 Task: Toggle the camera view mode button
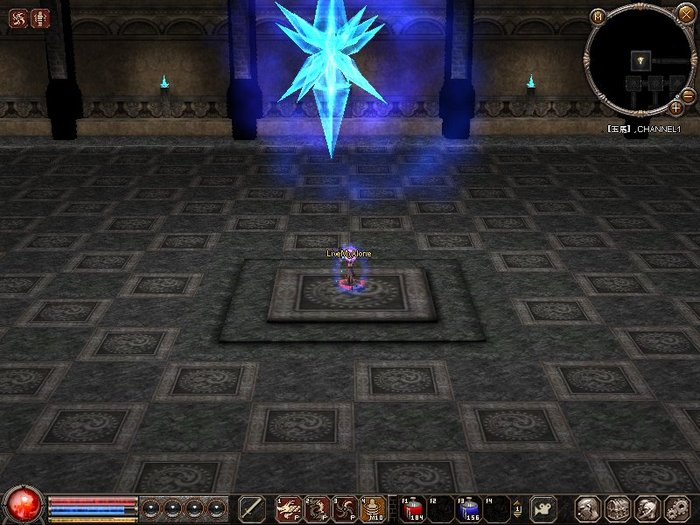click(543, 508)
